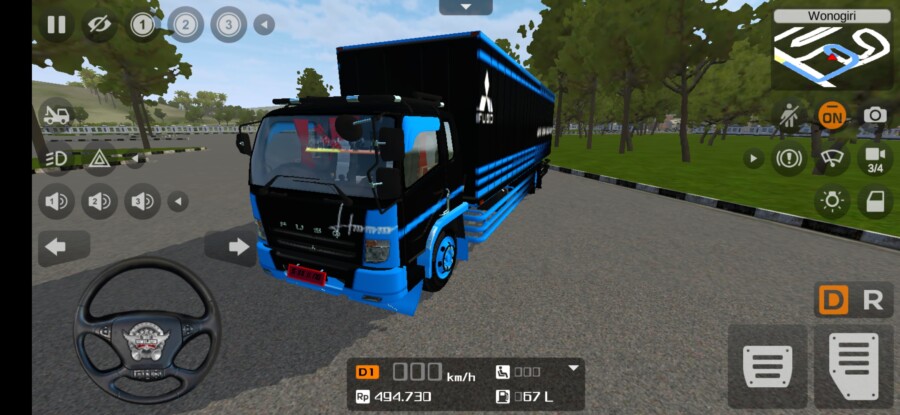This screenshot has height=415, width=900.
Task: Take a screenshot with the camera icon
Action: click(875, 116)
